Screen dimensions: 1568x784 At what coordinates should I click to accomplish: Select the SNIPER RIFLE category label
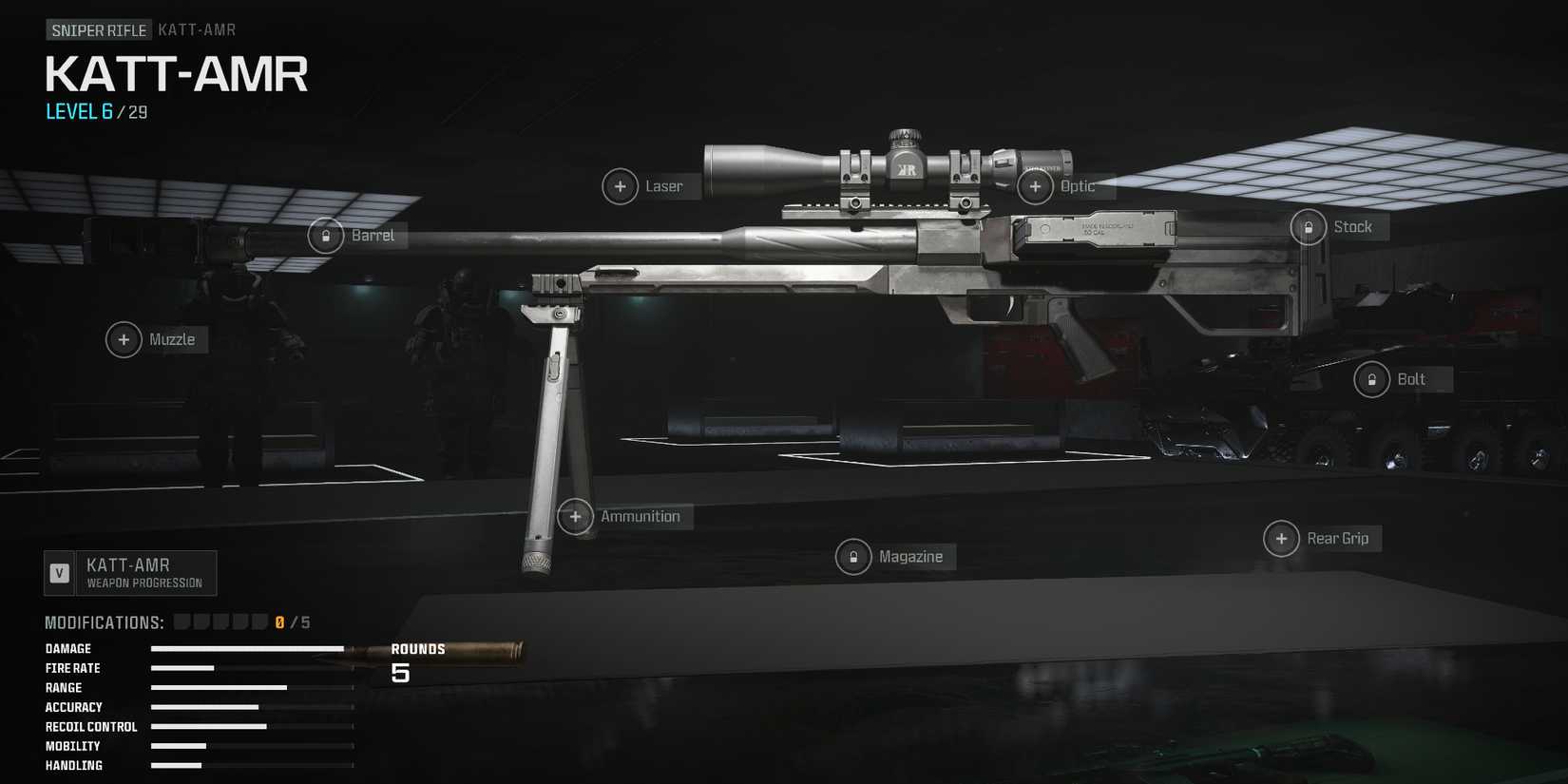(98, 29)
